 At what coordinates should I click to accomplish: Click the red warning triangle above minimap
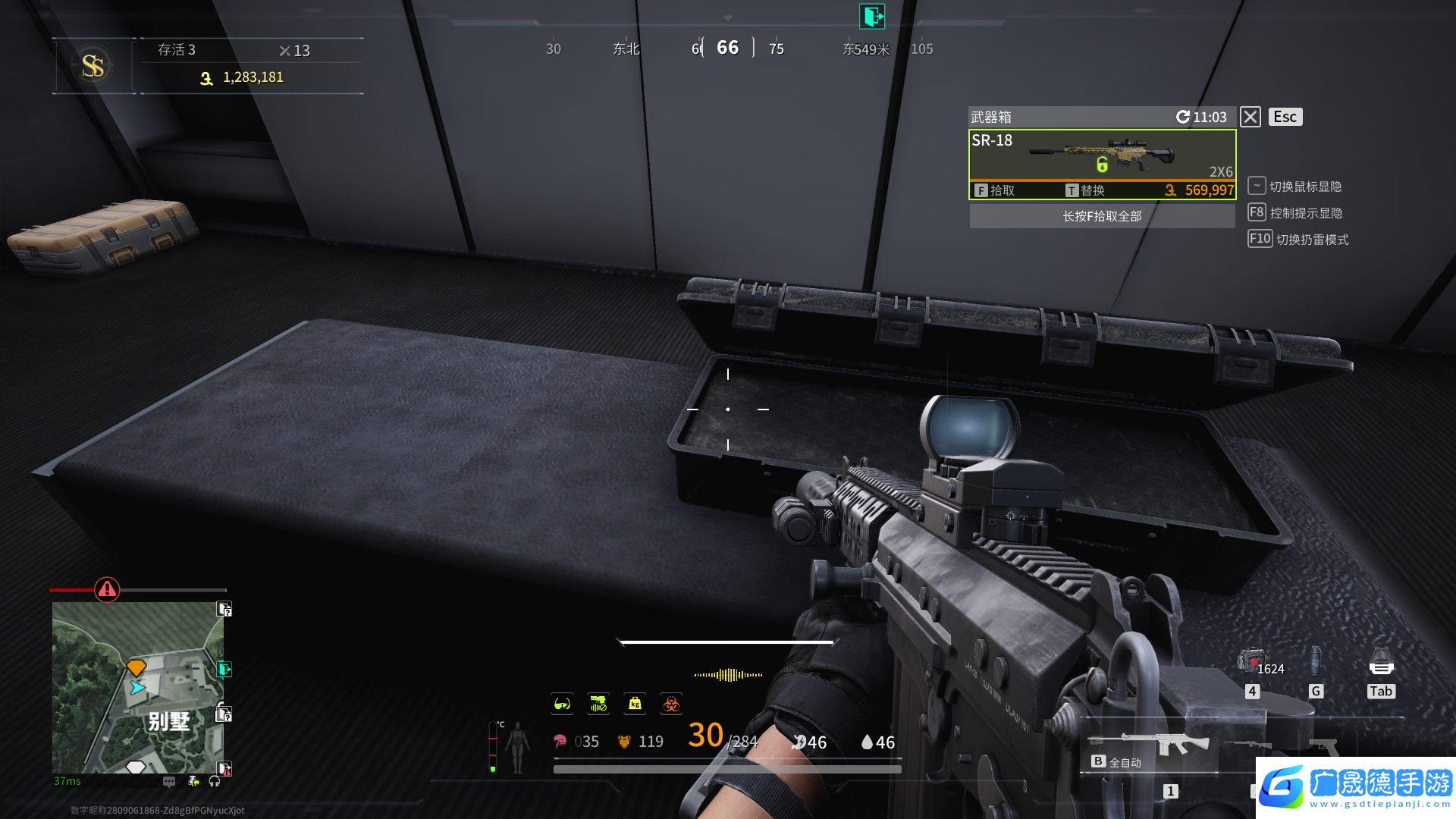(x=107, y=589)
